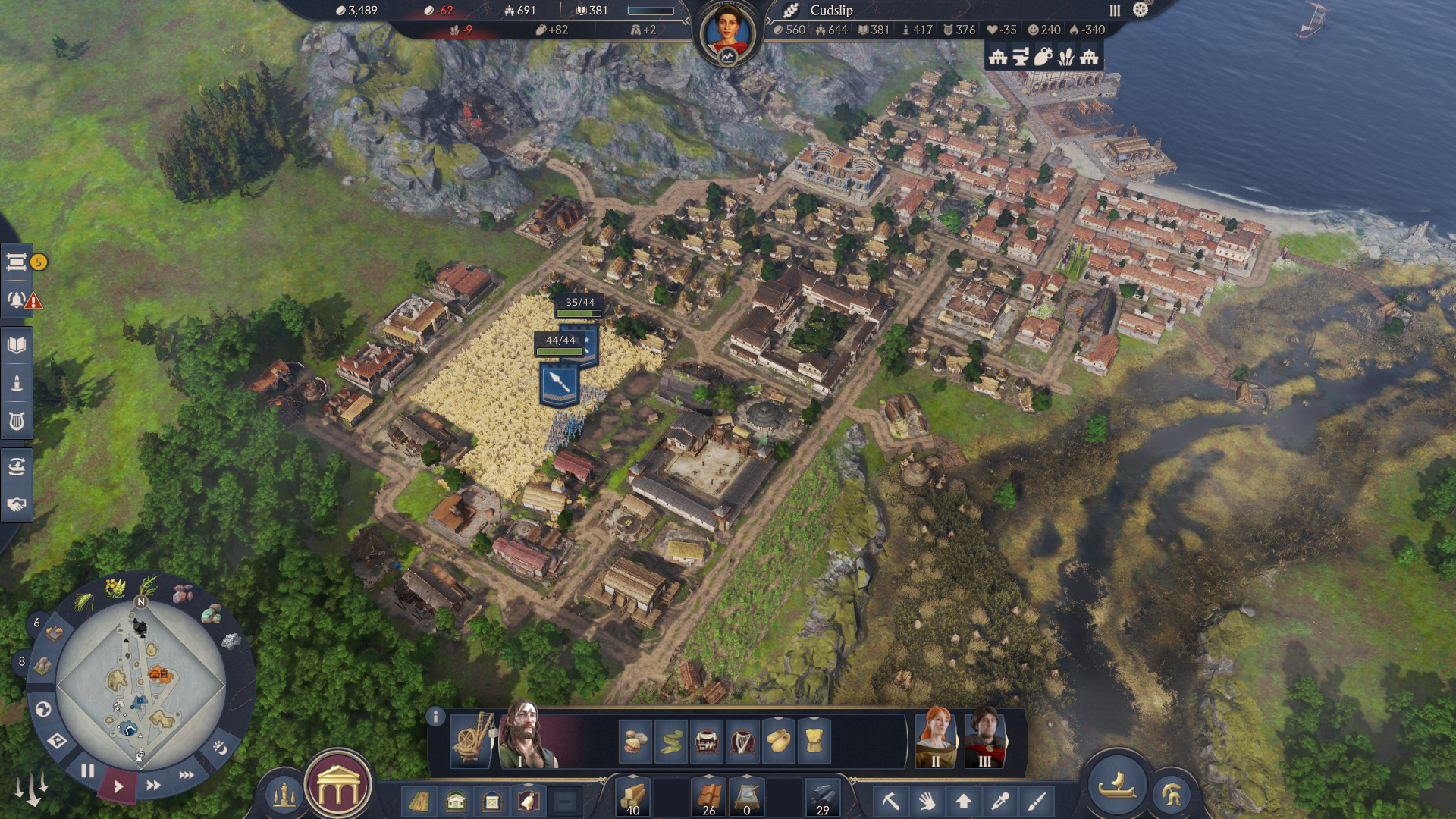Viewport: 1456px width, 819px height.
Task: Set game speed to double fast-forward
Action: [x=153, y=786]
